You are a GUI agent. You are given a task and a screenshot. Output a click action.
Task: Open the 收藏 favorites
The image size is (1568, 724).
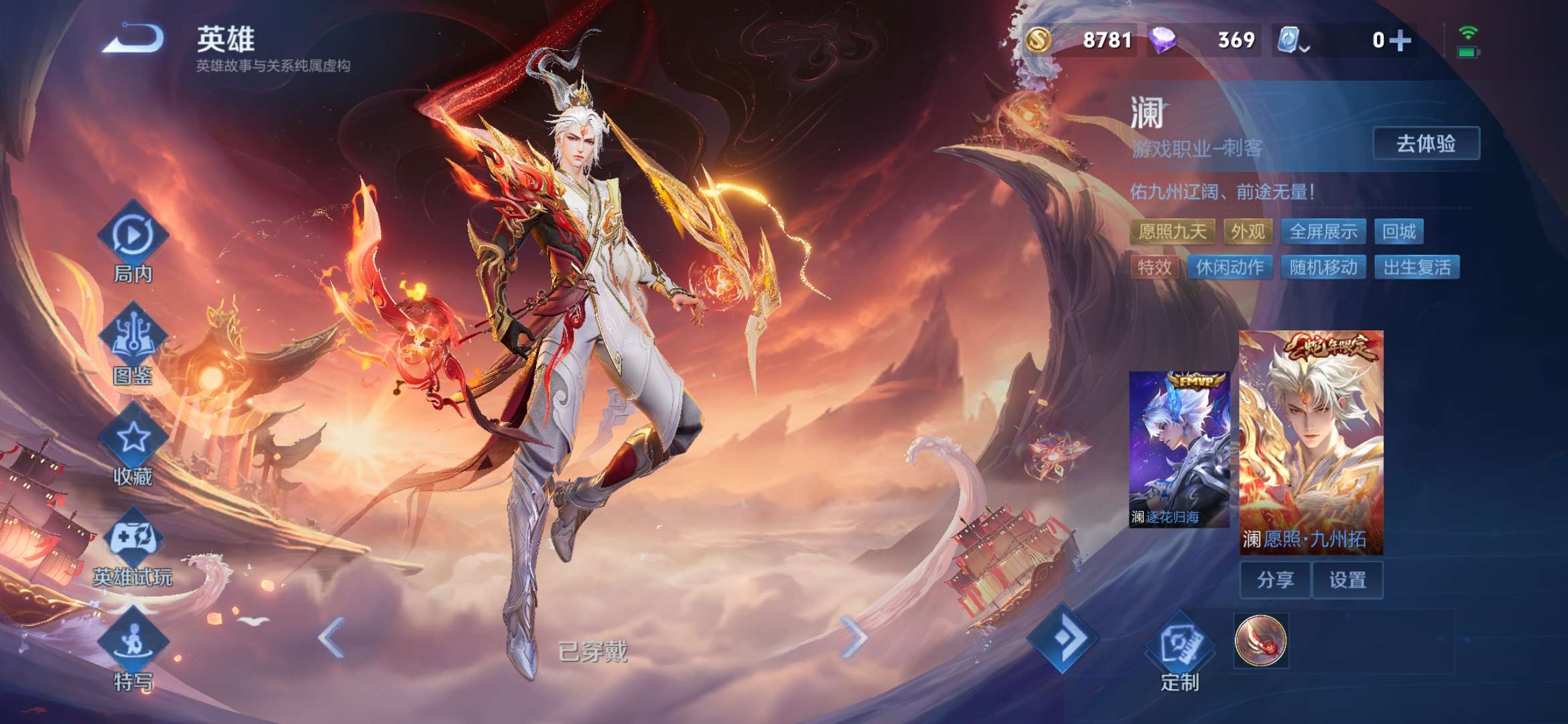pyautogui.click(x=133, y=447)
